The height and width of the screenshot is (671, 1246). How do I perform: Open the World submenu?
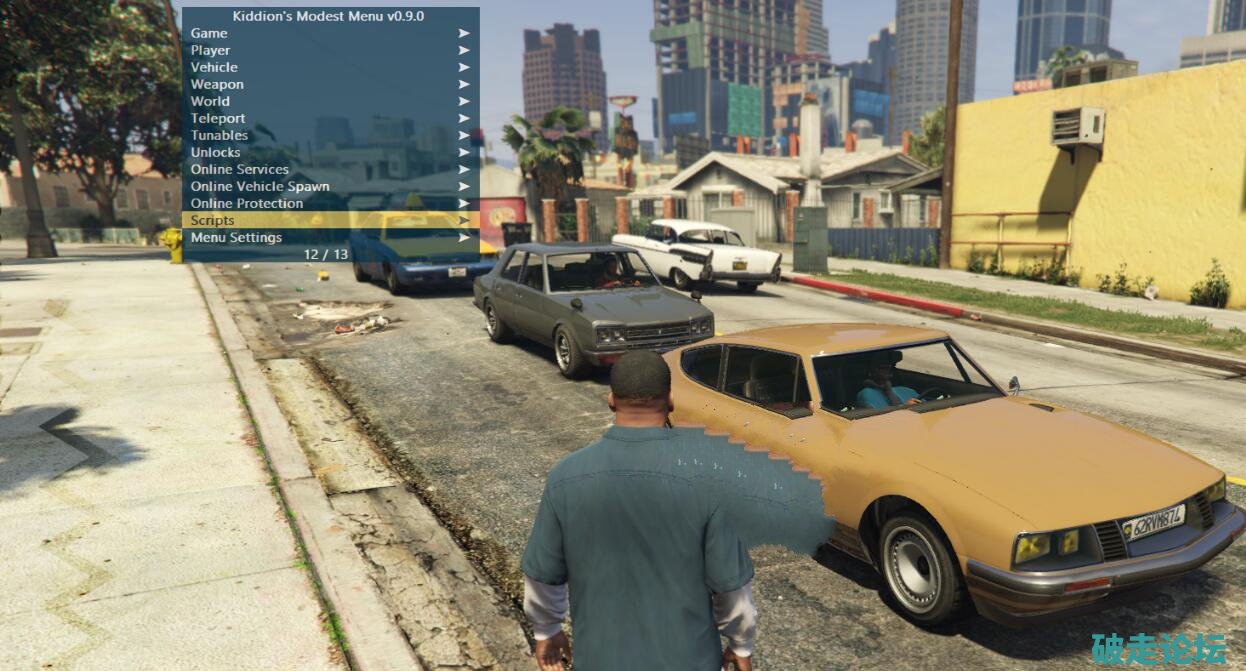coord(210,101)
